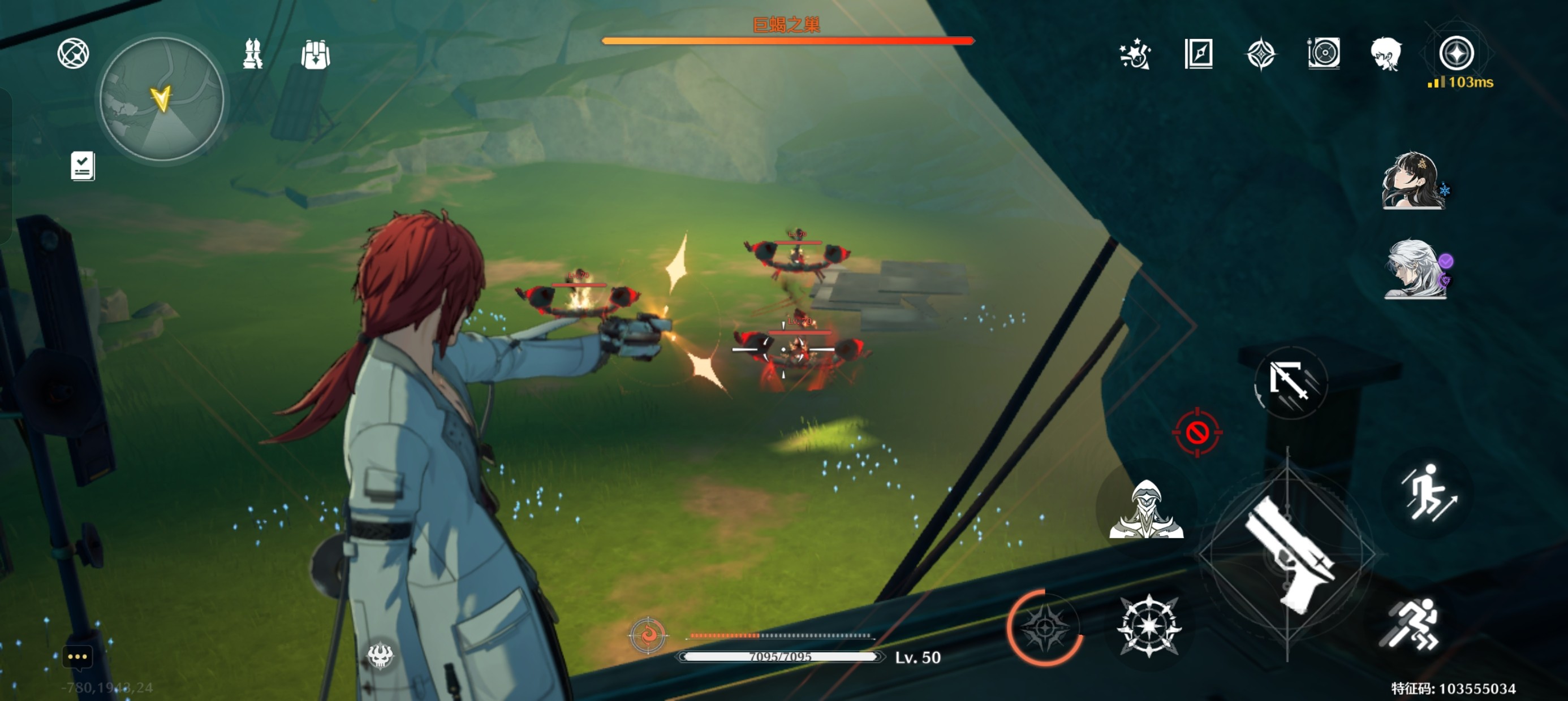
Task: Switch to the dark-haired party character
Action: click(x=1412, y=181)
